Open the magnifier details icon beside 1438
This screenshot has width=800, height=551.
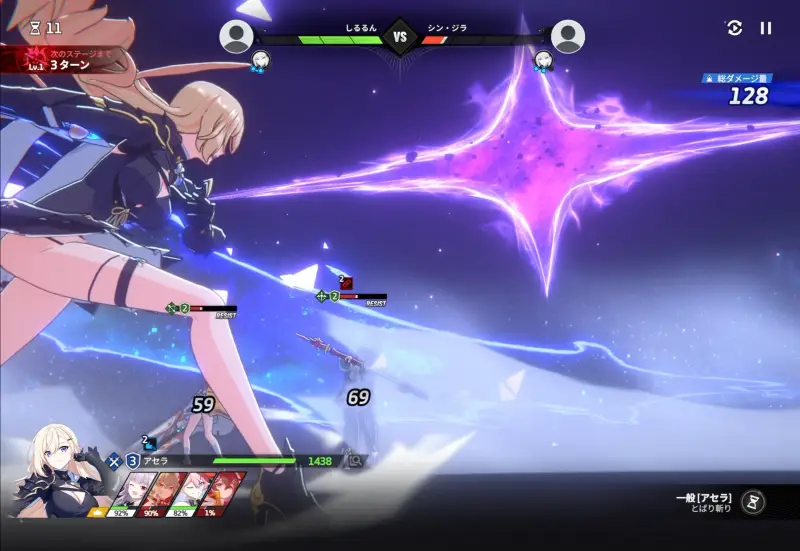pyautogui.click(x=354, y=461)
